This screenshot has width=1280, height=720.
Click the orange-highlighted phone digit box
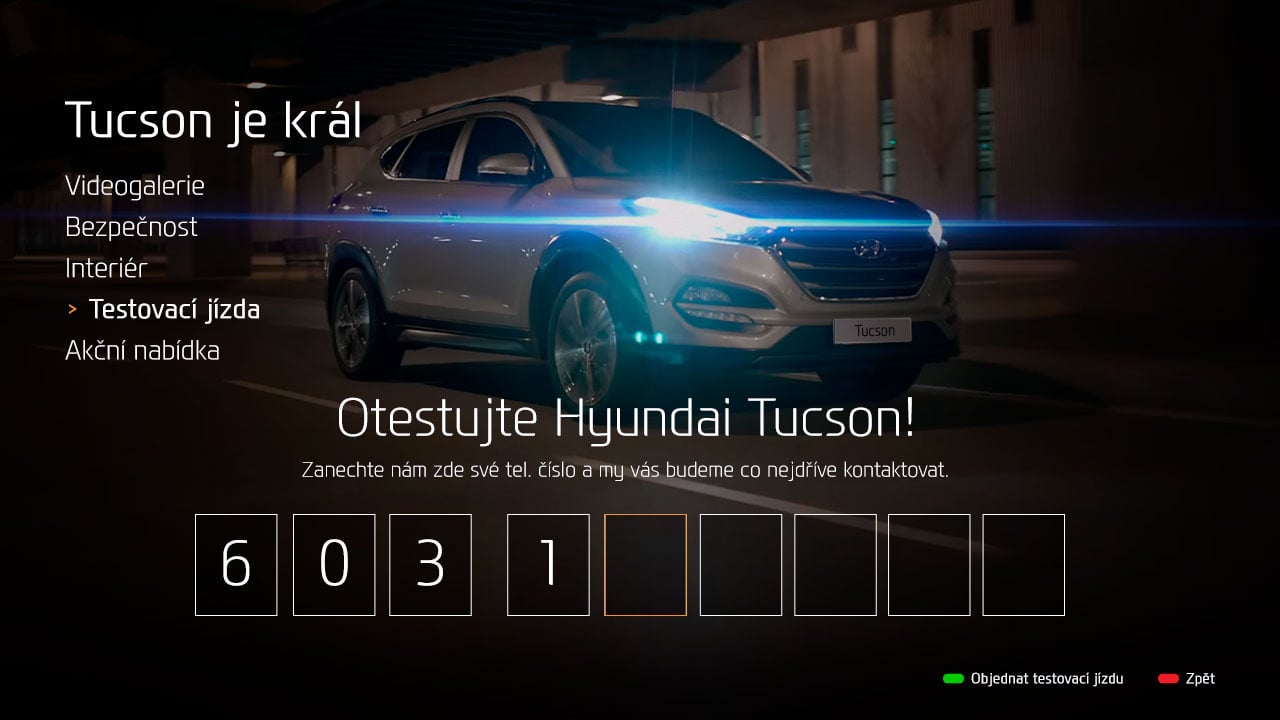pyautogui.click(x=645, y=565)
